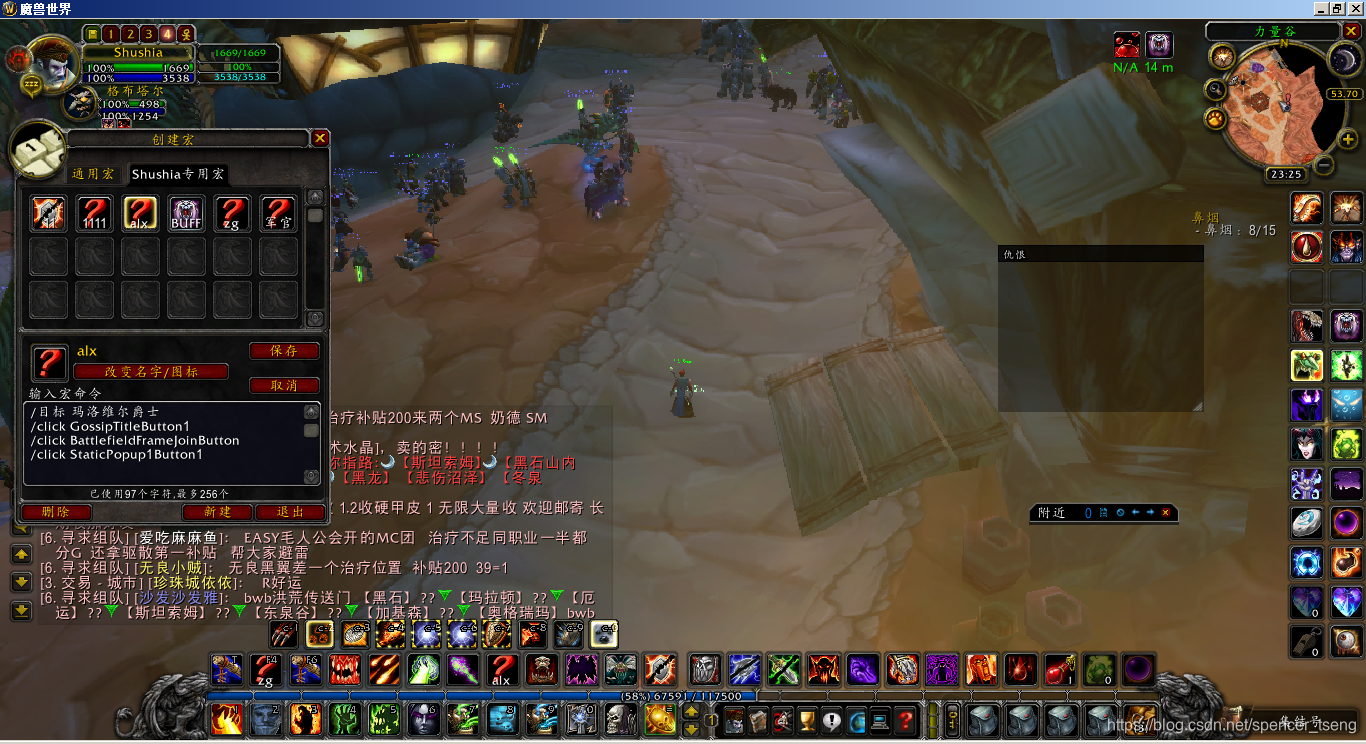Select the BUFF macro icon in the macro list
The image size is (1366, 744).
click(x=187, y=212)
